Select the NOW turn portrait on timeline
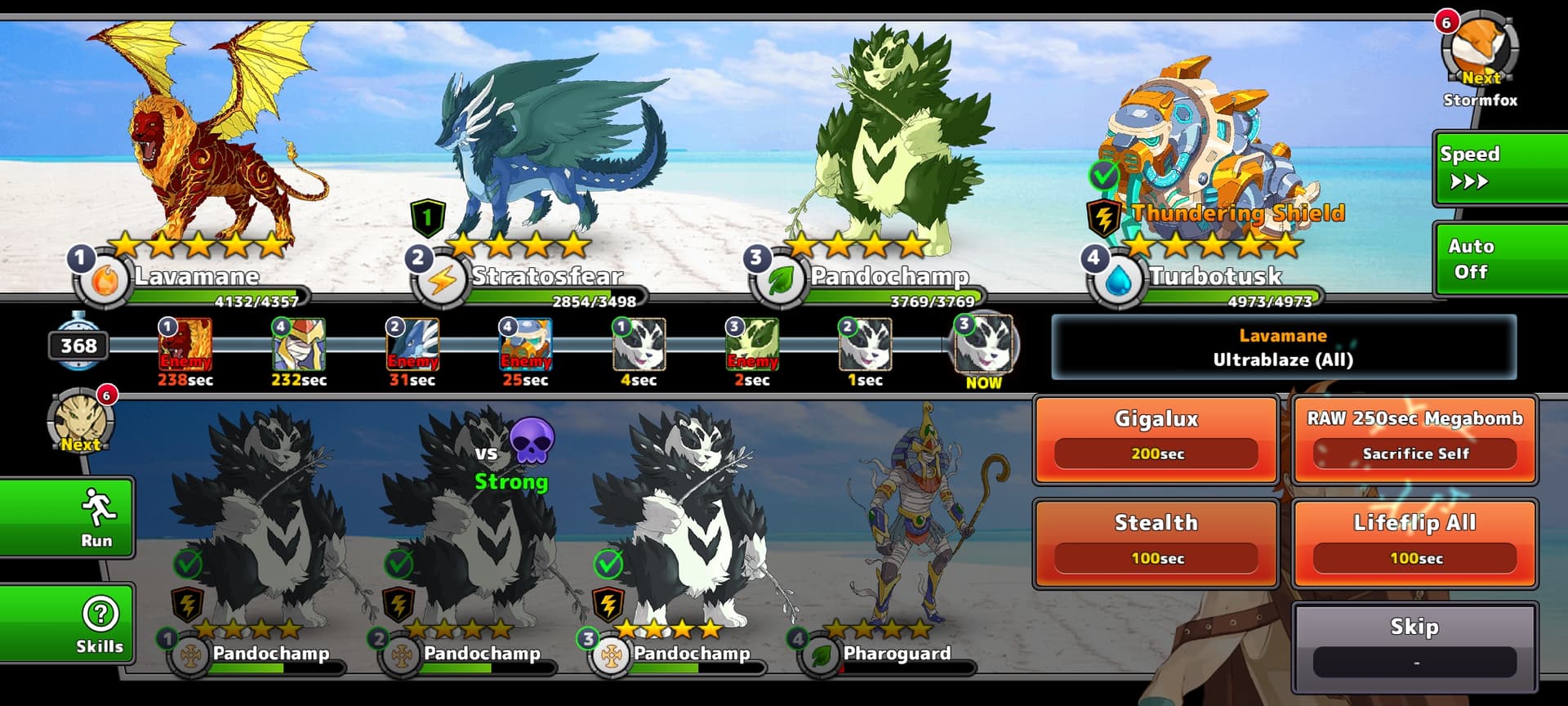The height and width of the screenshot is (706, 1568). point(984,345)
